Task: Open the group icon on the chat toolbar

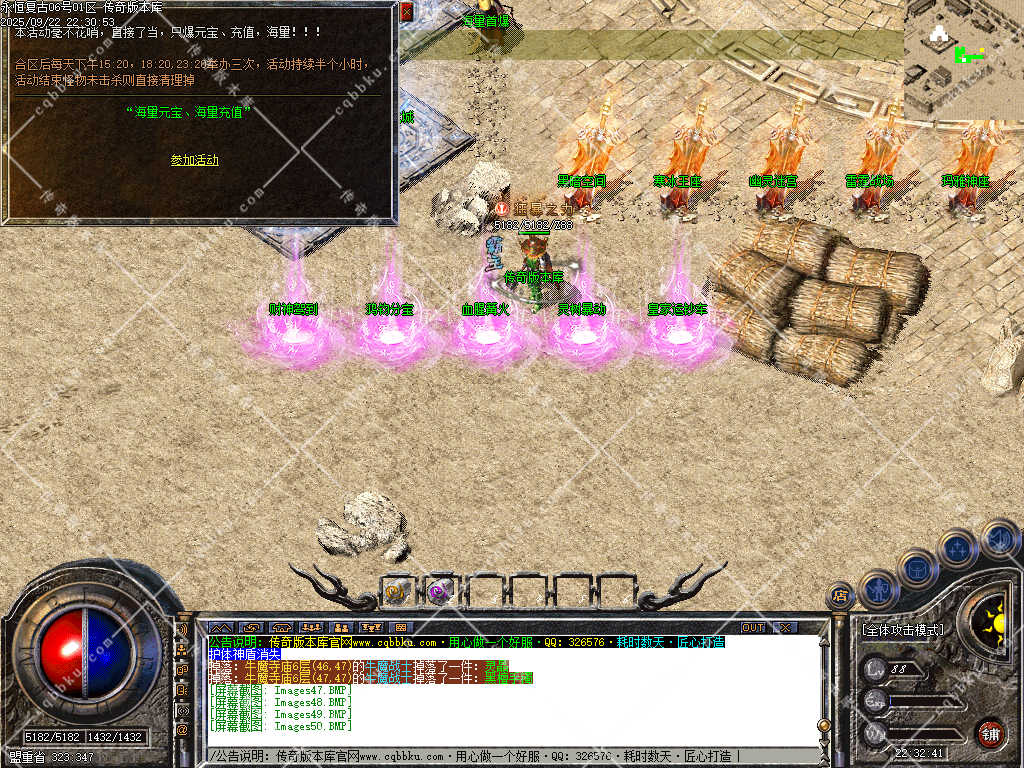Action: click(310, 628)
